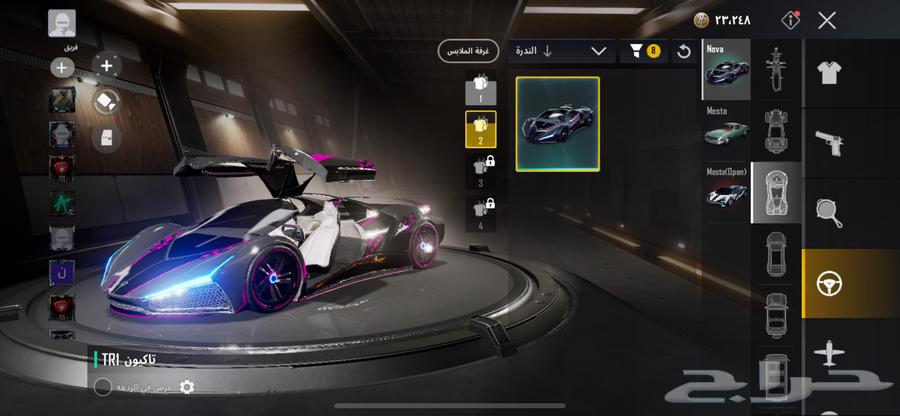Switch to the clothing shirt category
900x416 pixels.
click(828, 72)
